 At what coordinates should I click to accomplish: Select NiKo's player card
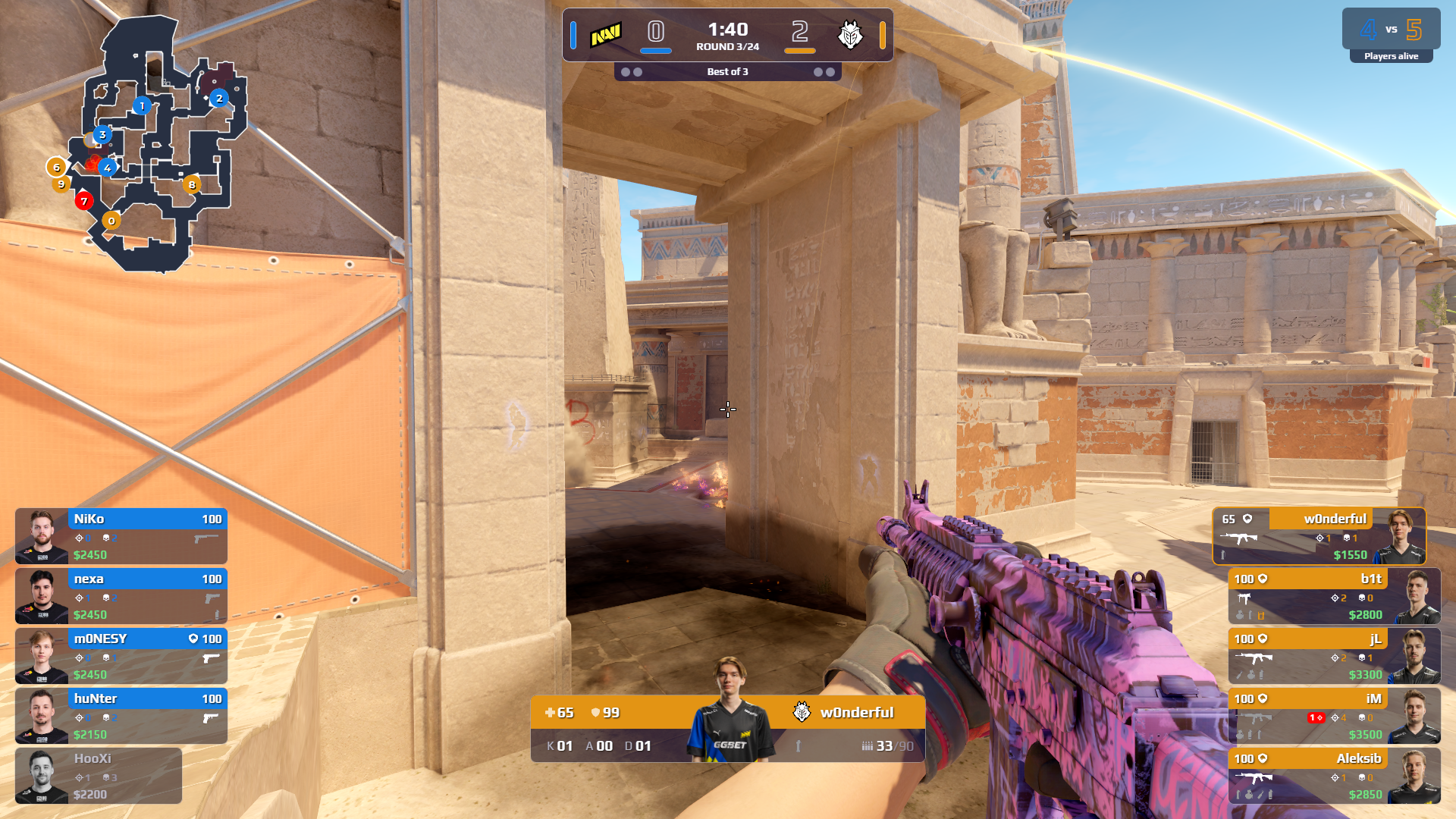point(121,536)
